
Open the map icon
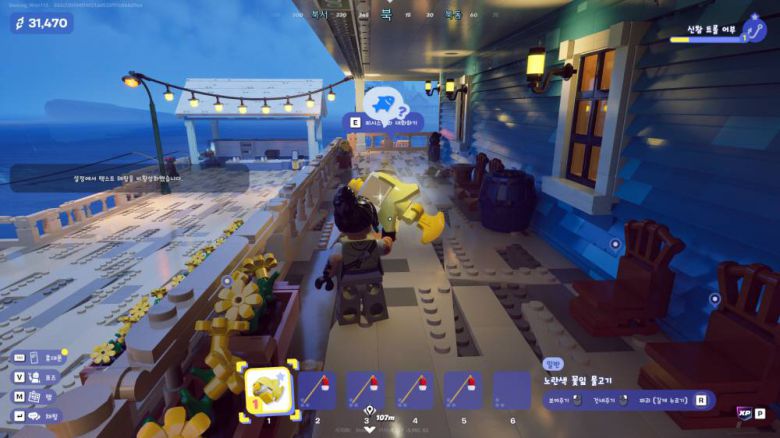(x=37, y=396)
